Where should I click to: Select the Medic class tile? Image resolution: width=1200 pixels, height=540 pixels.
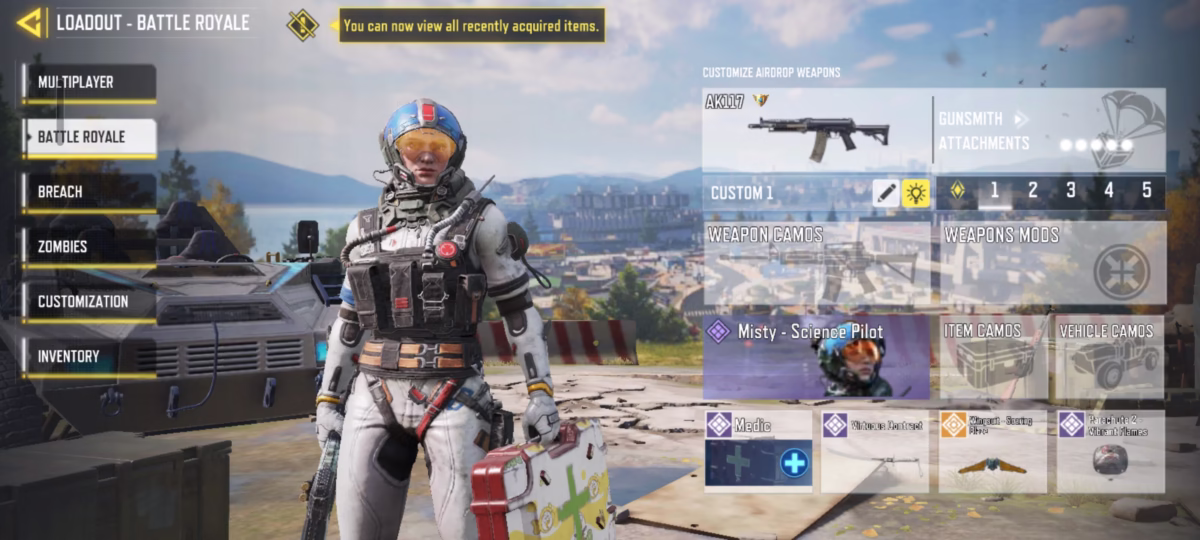coord(758,451)
